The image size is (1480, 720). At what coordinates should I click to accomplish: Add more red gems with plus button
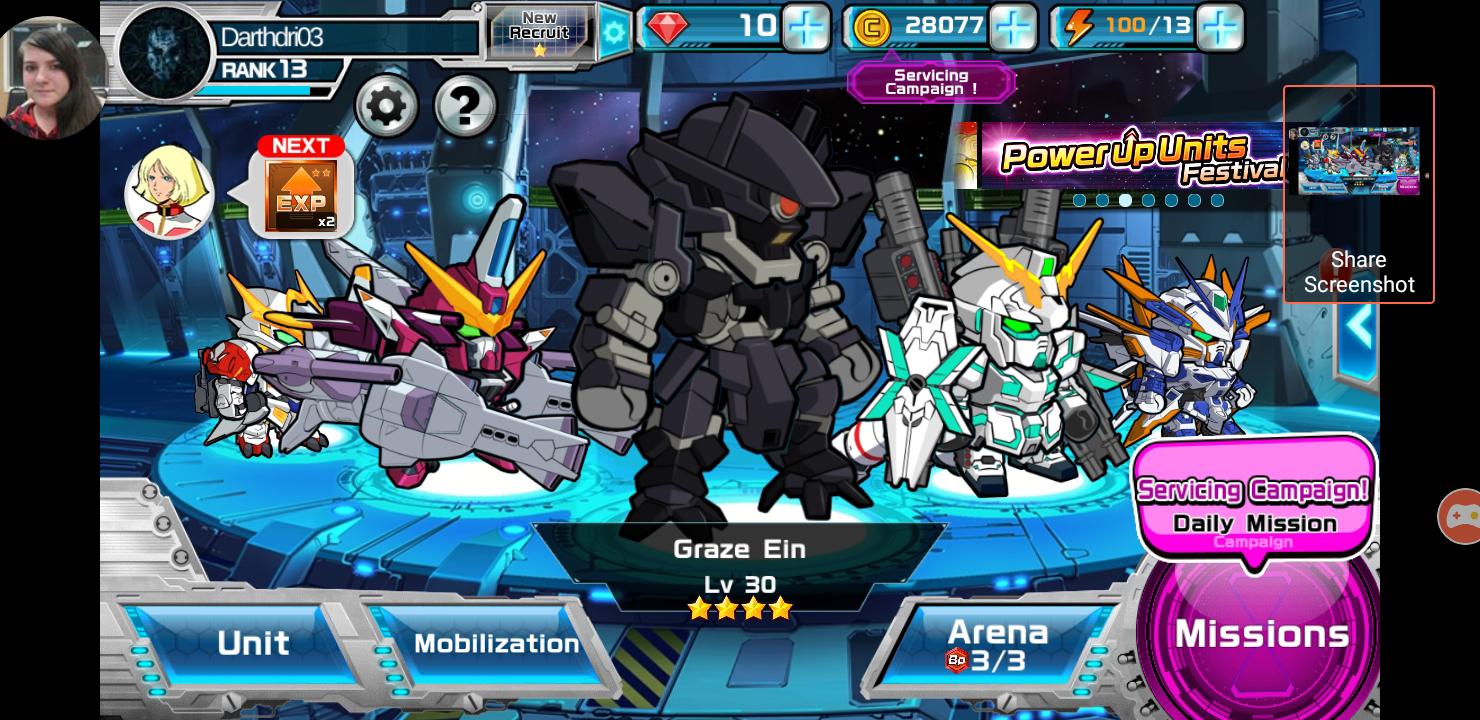pyautogui.click(x=805, y=27)
